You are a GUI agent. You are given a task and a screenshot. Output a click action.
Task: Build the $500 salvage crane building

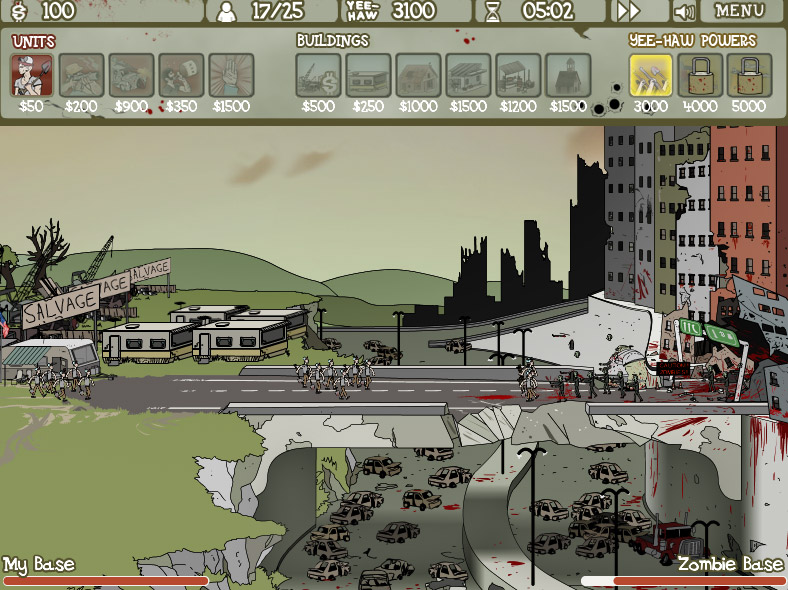point(318,75)
